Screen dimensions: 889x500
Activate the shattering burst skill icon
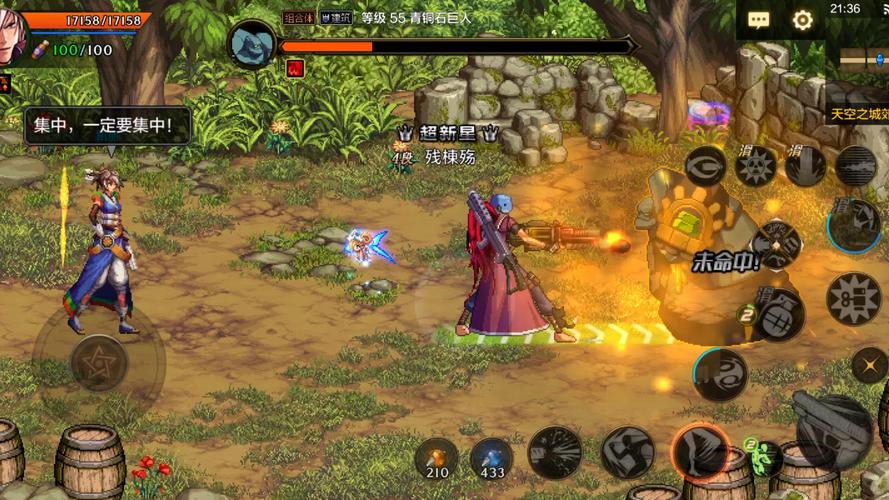pos(555,451)
